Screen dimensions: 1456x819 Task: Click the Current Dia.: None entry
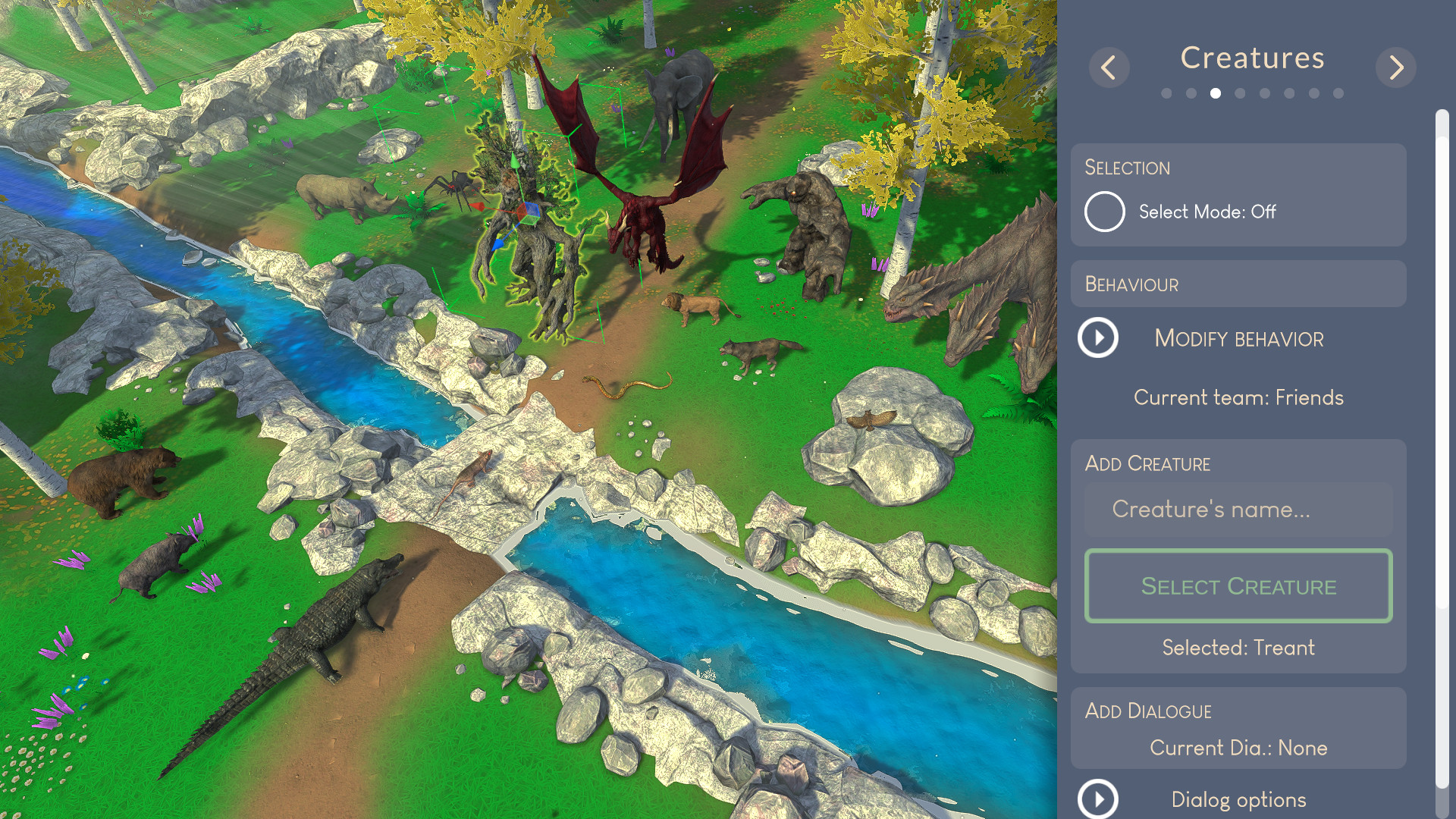(1238, 747)
